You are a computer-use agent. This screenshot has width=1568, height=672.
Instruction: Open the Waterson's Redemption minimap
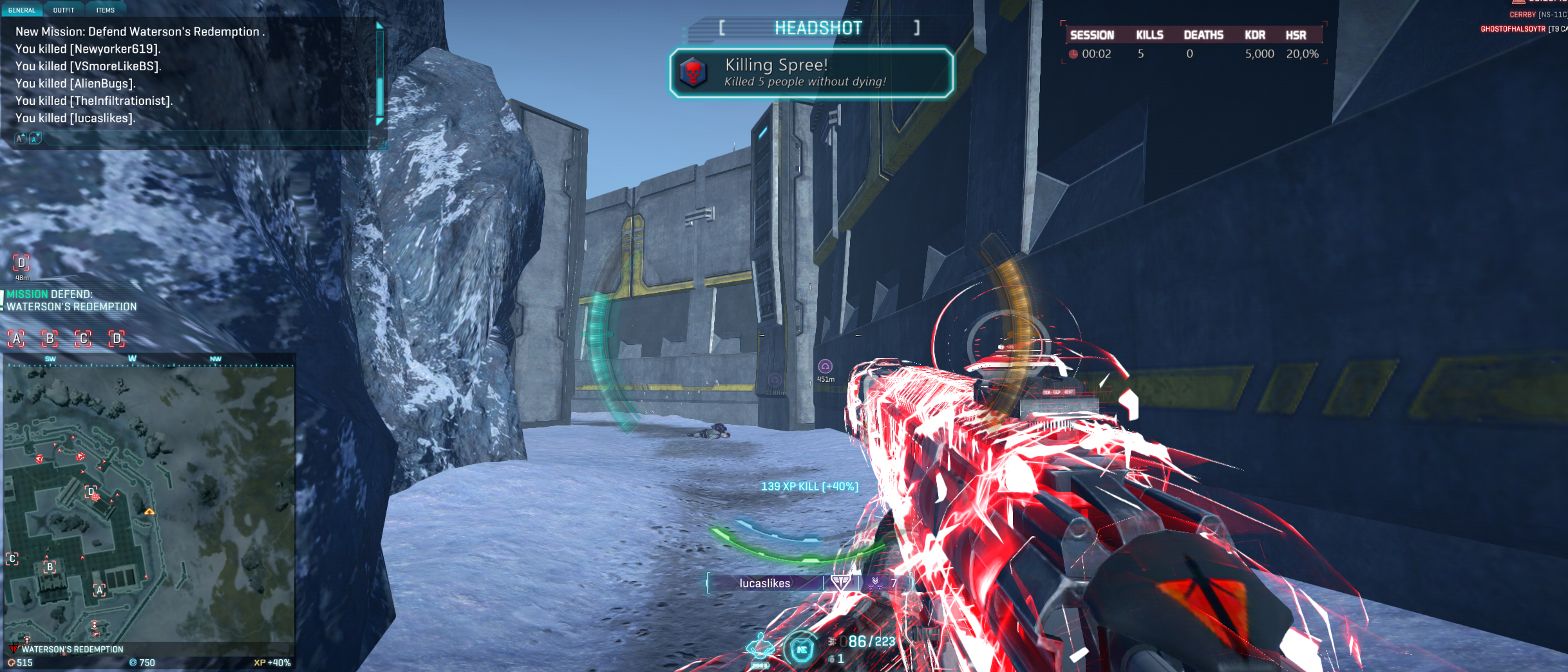(x=149, y=502)
